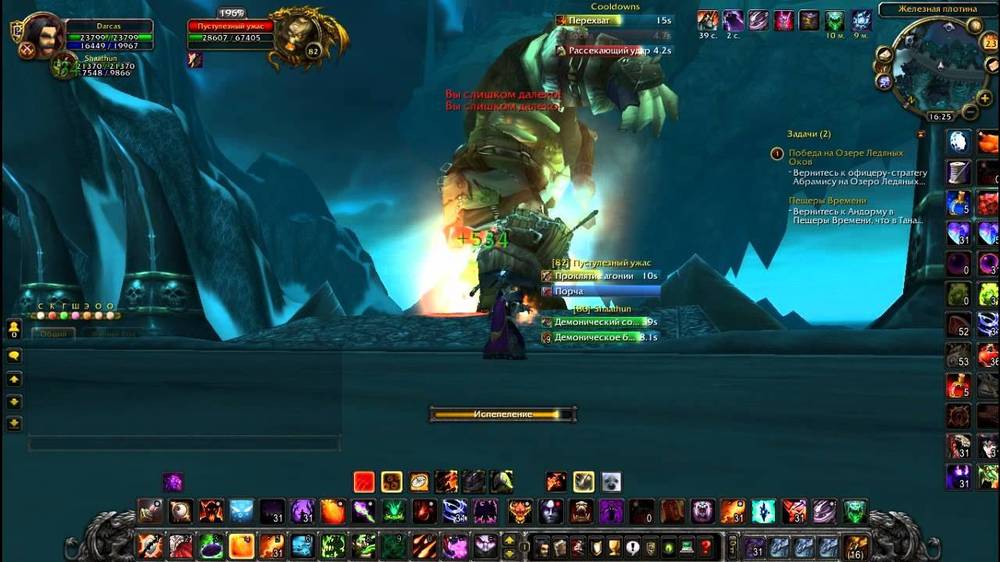
Task: Open the red question mark help button
Action: pos(706,547)
